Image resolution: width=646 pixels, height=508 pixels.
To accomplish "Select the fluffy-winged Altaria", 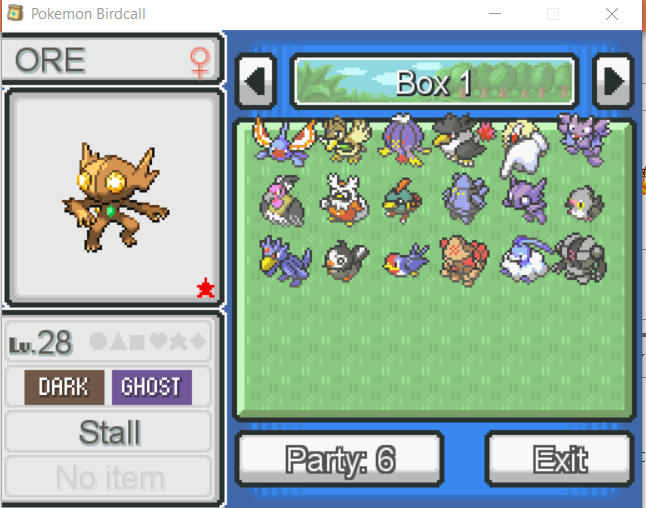I will [x=521, y=258].
